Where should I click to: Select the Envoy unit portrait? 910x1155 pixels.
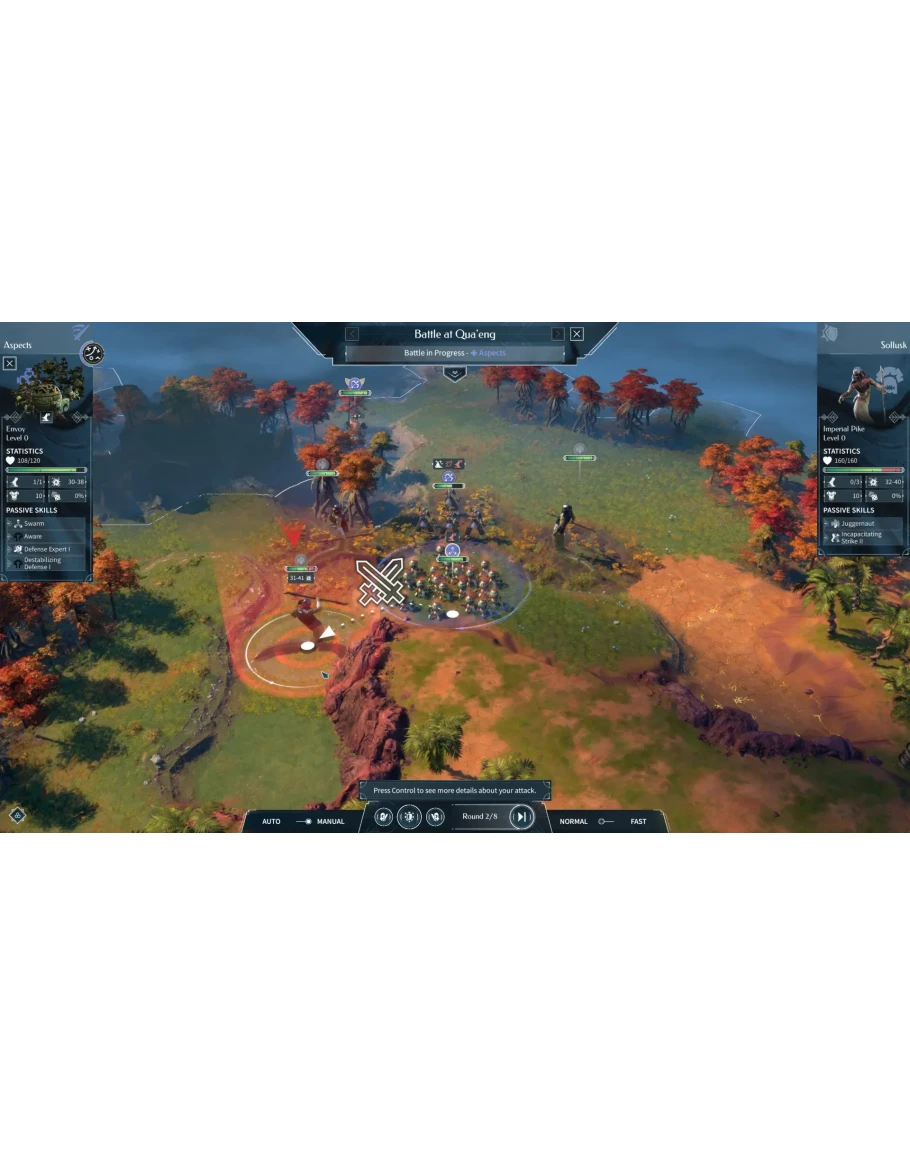(x=47, y=390)
